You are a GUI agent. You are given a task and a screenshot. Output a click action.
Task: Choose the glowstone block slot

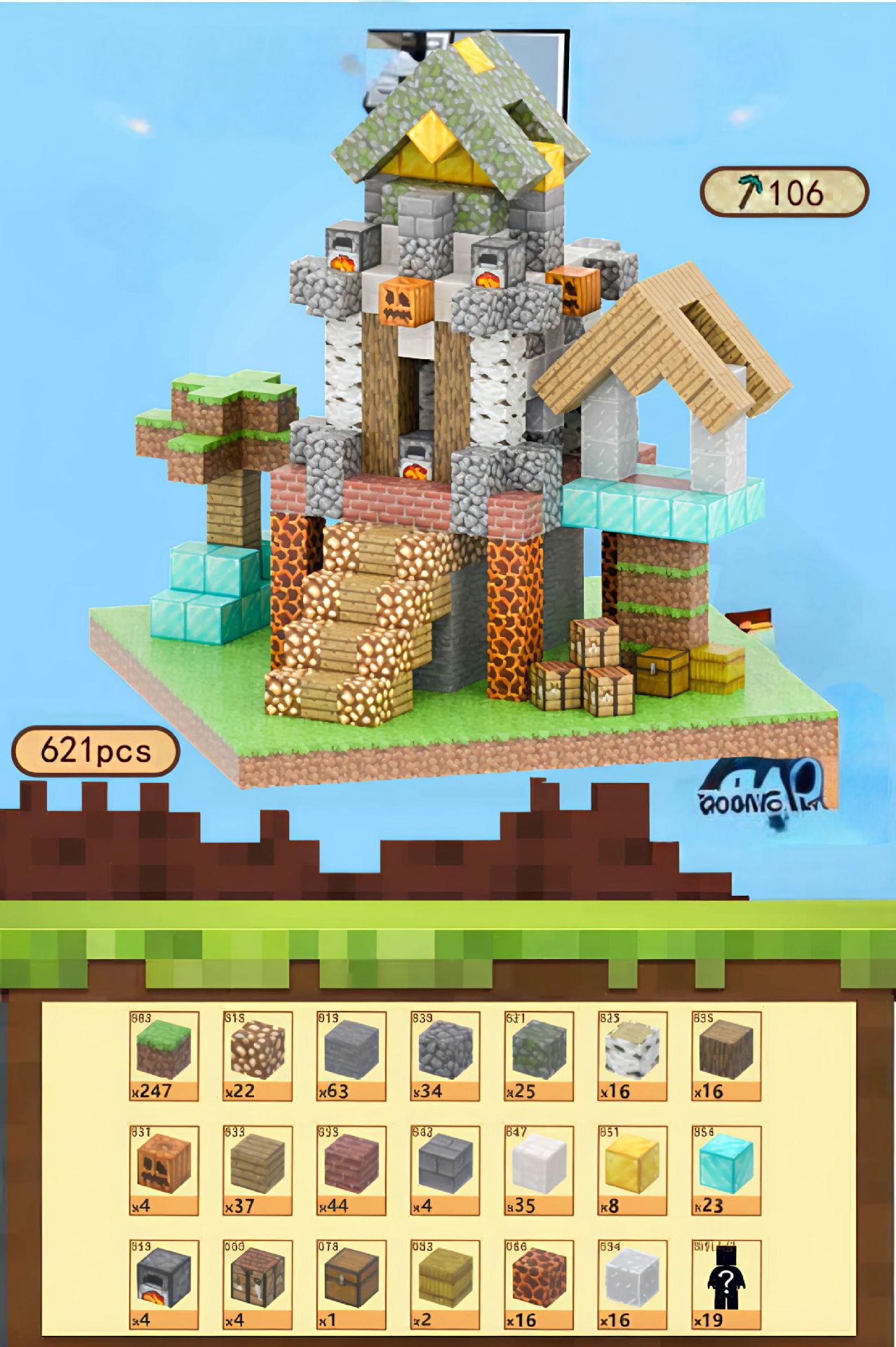point(258,1054)
